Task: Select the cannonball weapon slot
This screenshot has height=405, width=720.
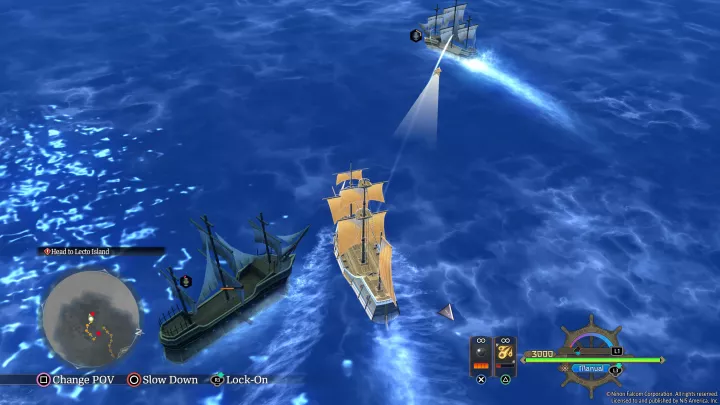Action: 481,354
